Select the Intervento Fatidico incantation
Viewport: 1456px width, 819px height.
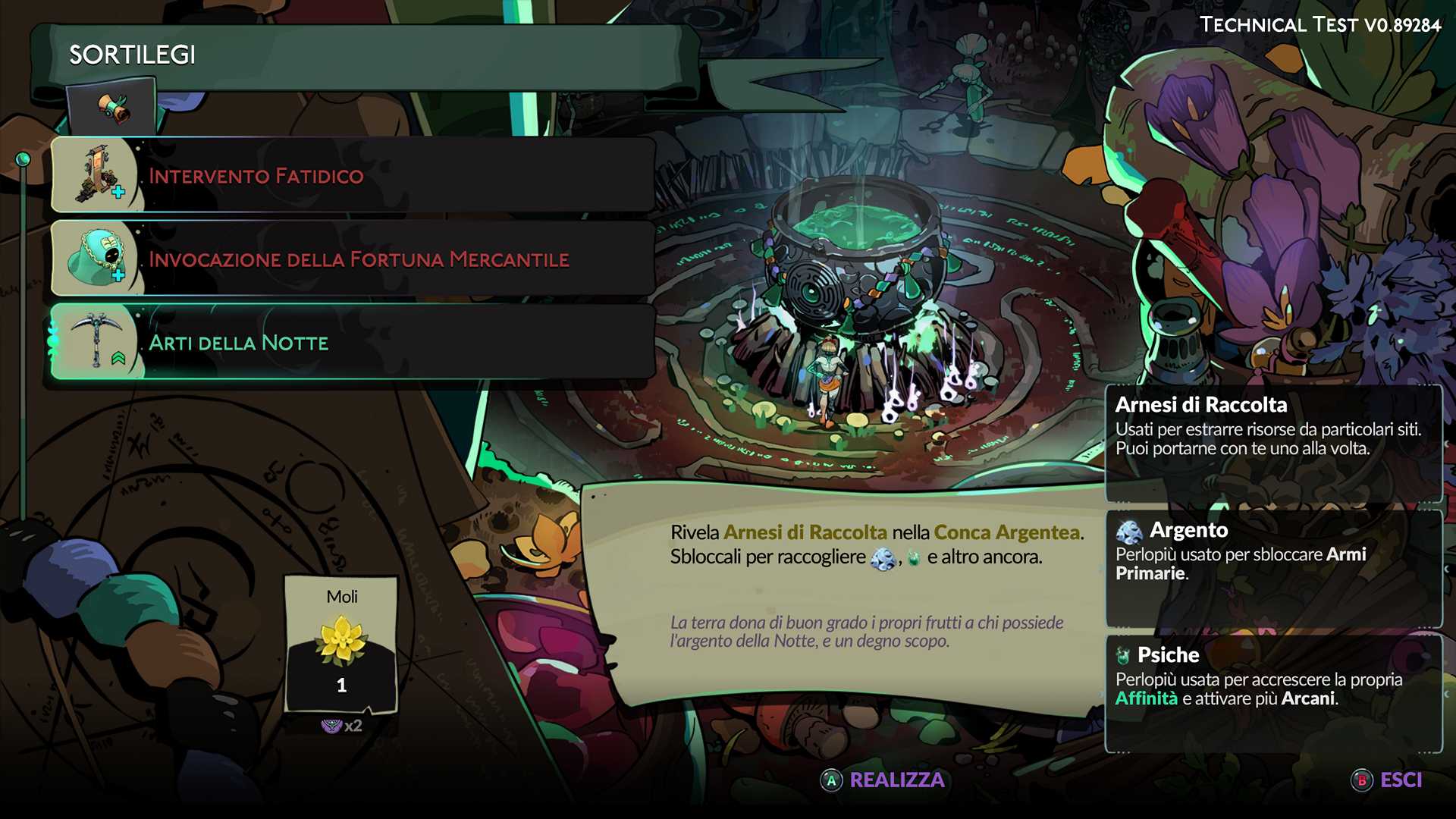point(353,176)
